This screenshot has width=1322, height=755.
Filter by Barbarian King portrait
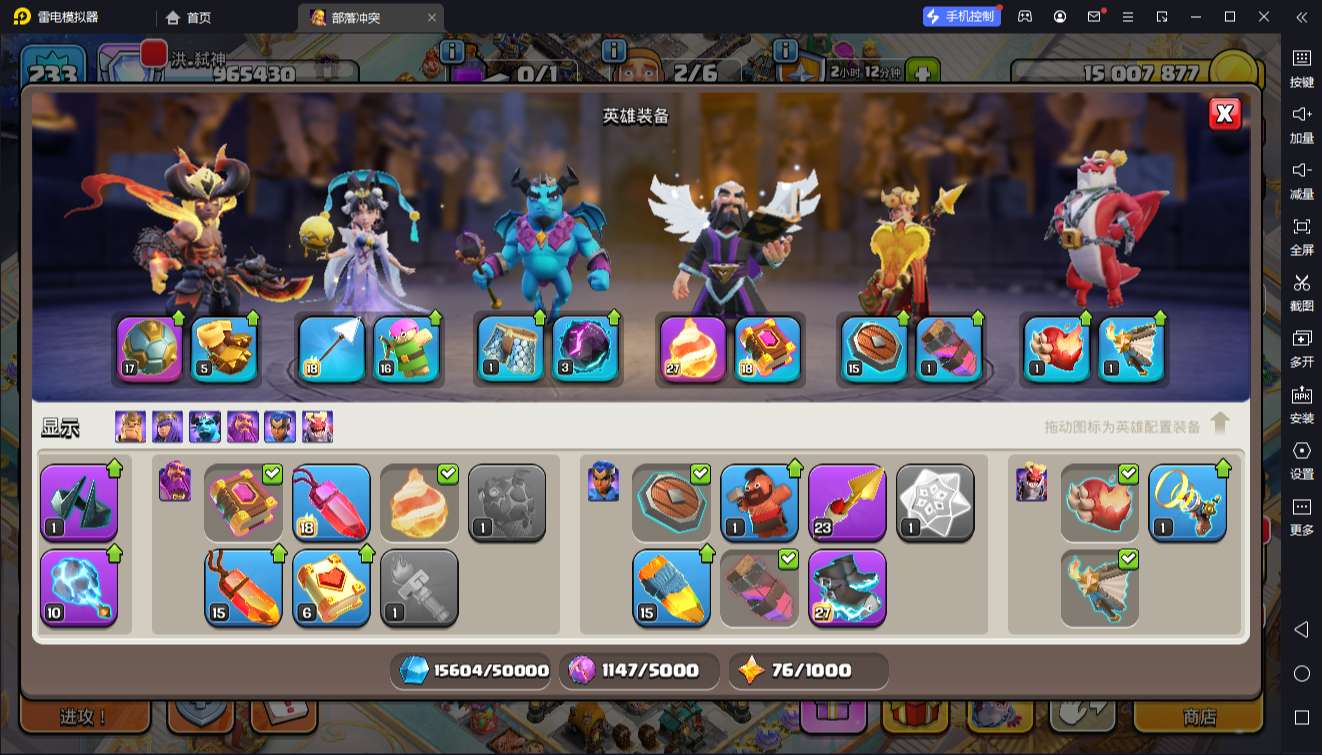(x=130, y=427)
